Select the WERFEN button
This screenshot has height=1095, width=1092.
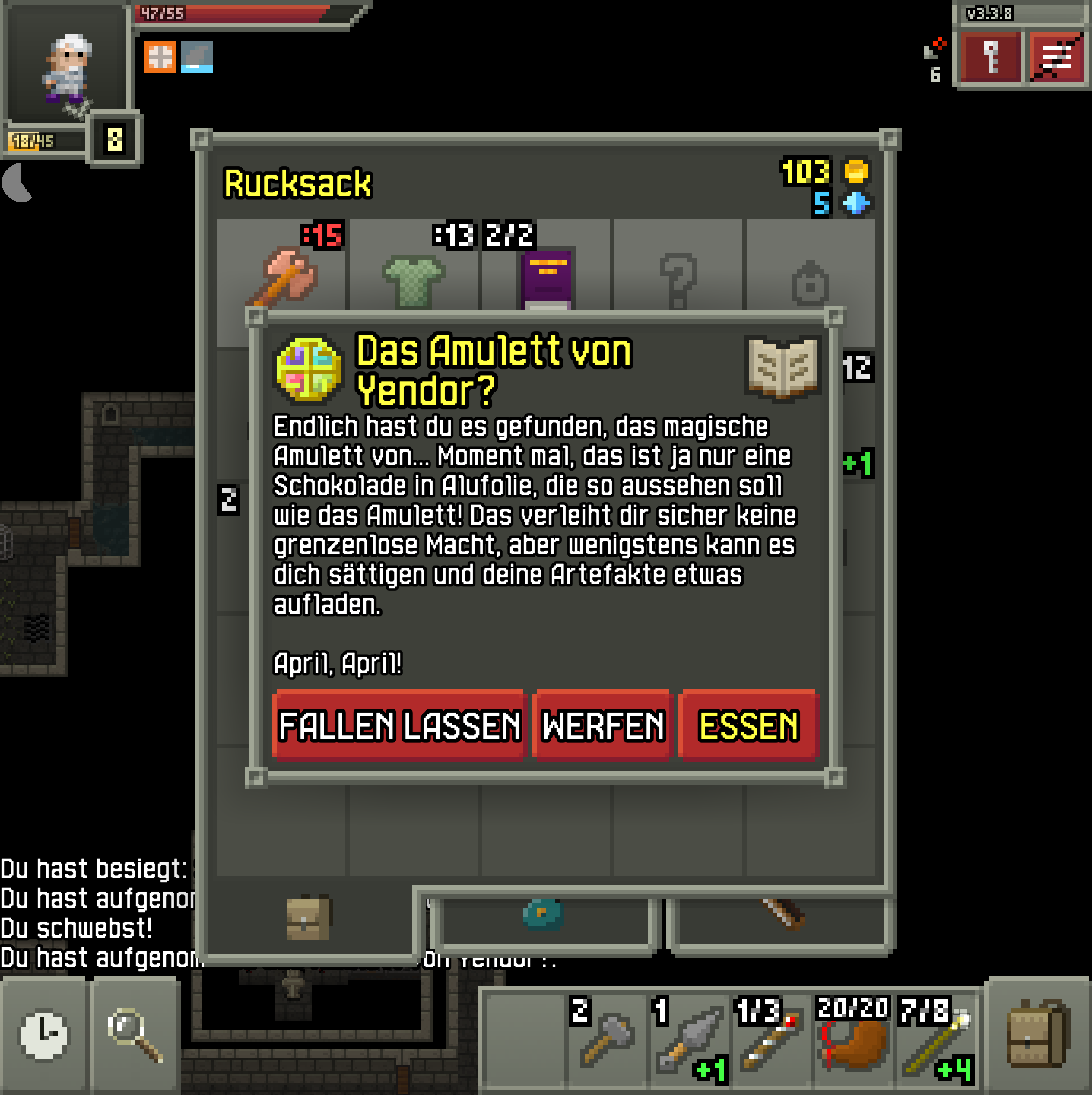coord(602,725)
